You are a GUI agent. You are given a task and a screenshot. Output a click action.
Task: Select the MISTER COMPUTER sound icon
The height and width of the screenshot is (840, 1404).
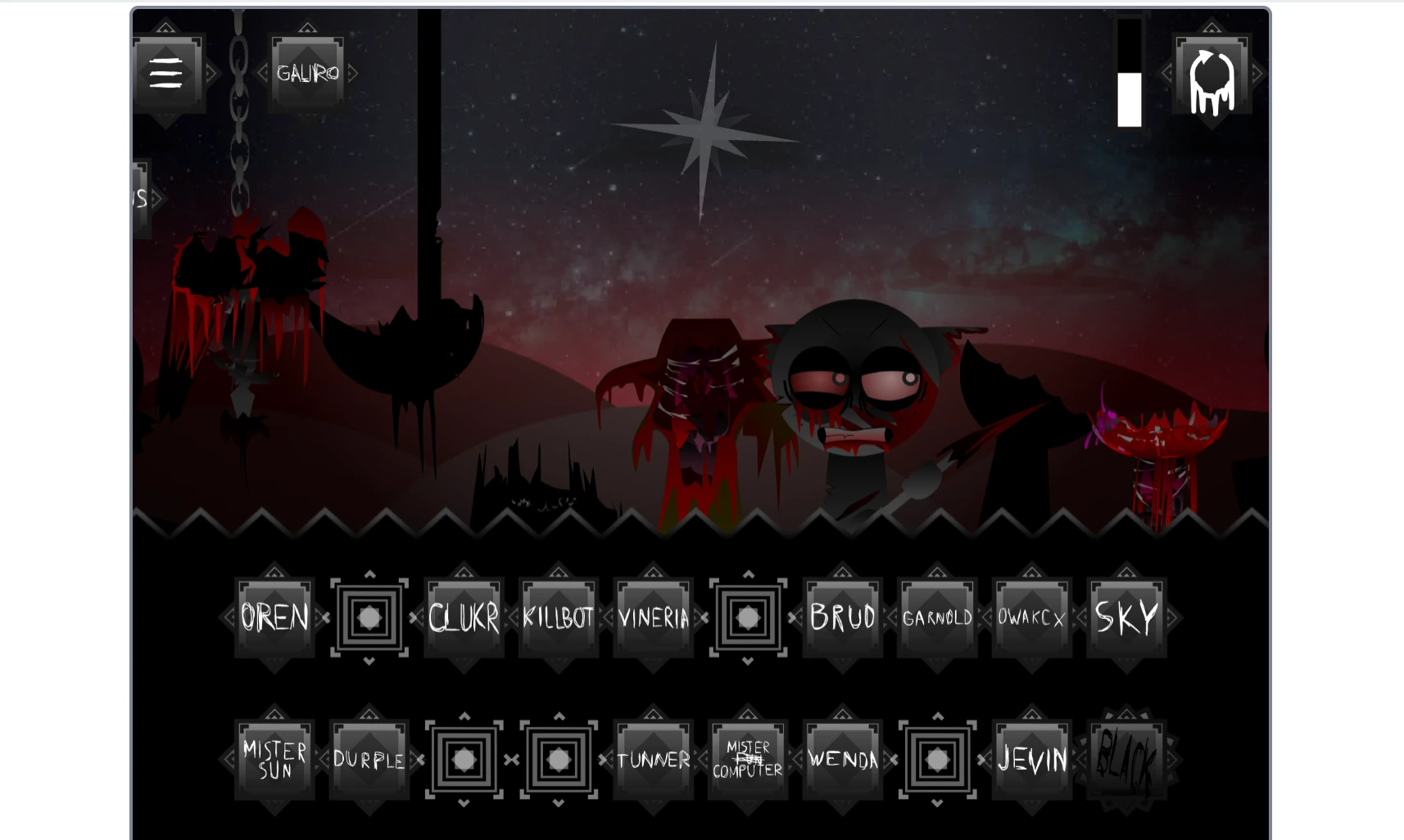(747, 759)
